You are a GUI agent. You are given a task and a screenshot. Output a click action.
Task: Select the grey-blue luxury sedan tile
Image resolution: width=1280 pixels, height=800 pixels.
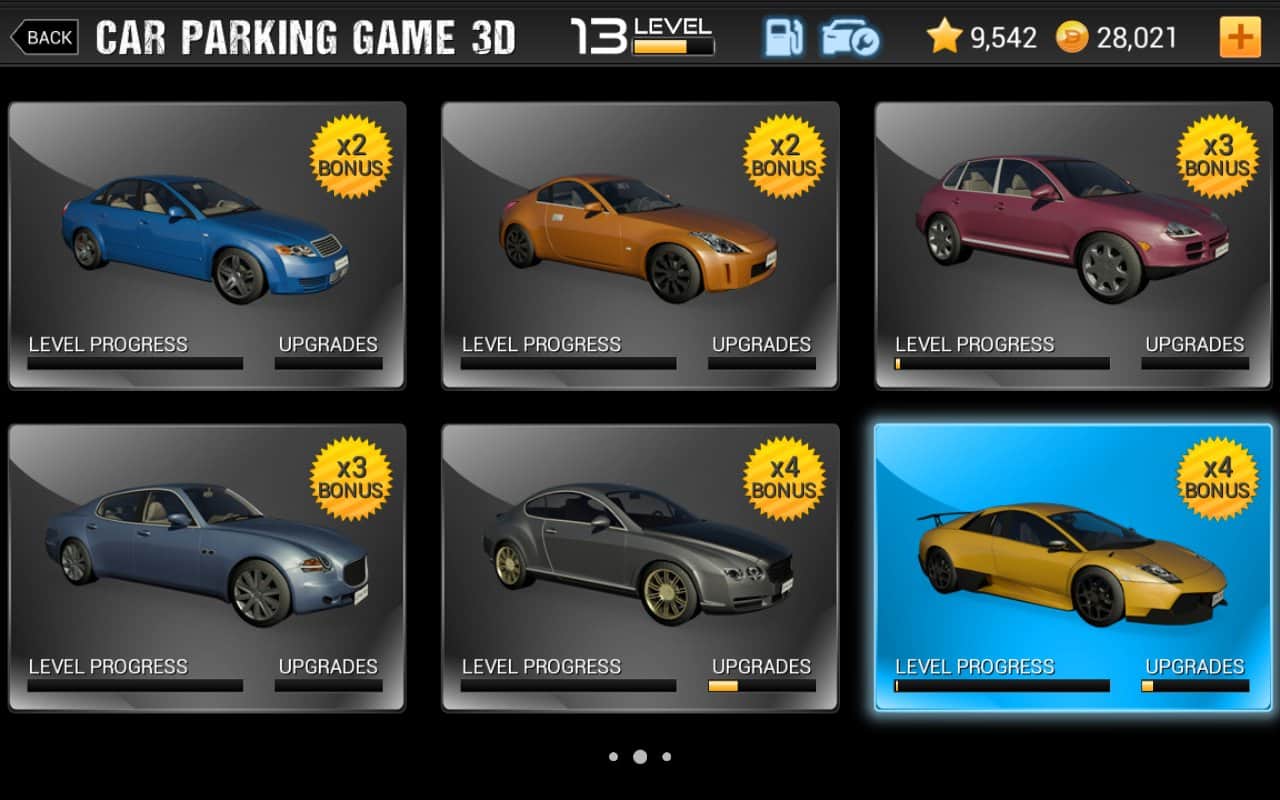pyautogui.click(x=207, y=567)
